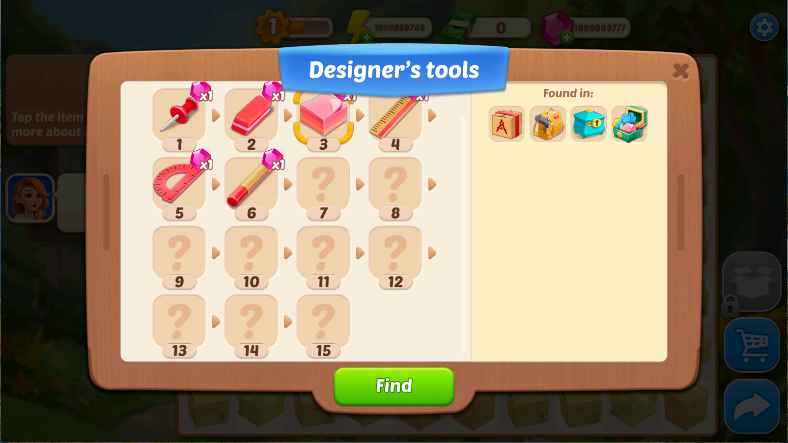The height and width of the screenshot is (443, 788).
Task: Add more lightning energy
Action: click(354, 38)
